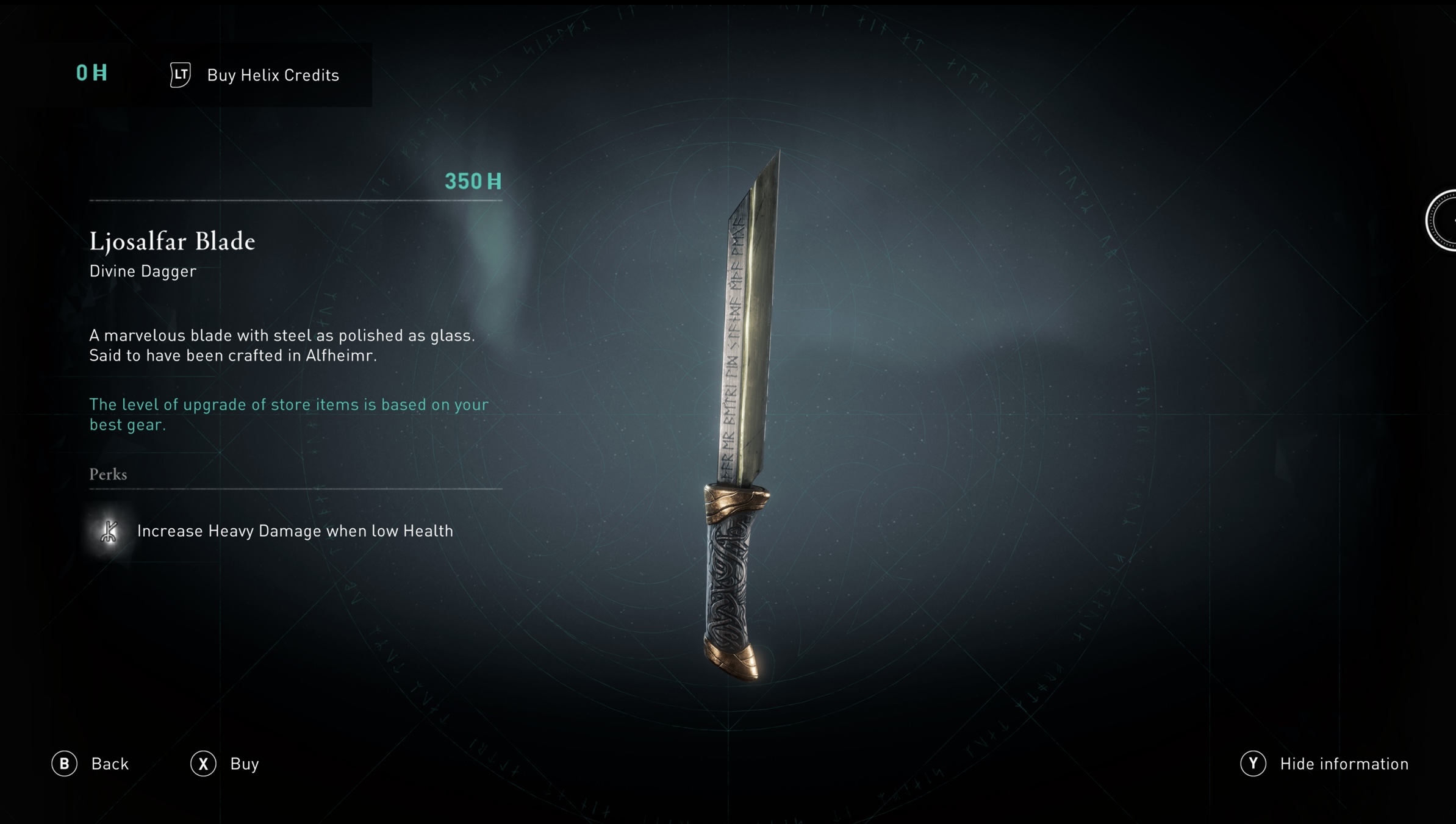
Task: Select the perk text about Heavy Damage
Action: pyautogui.click(x=295, y=531)
